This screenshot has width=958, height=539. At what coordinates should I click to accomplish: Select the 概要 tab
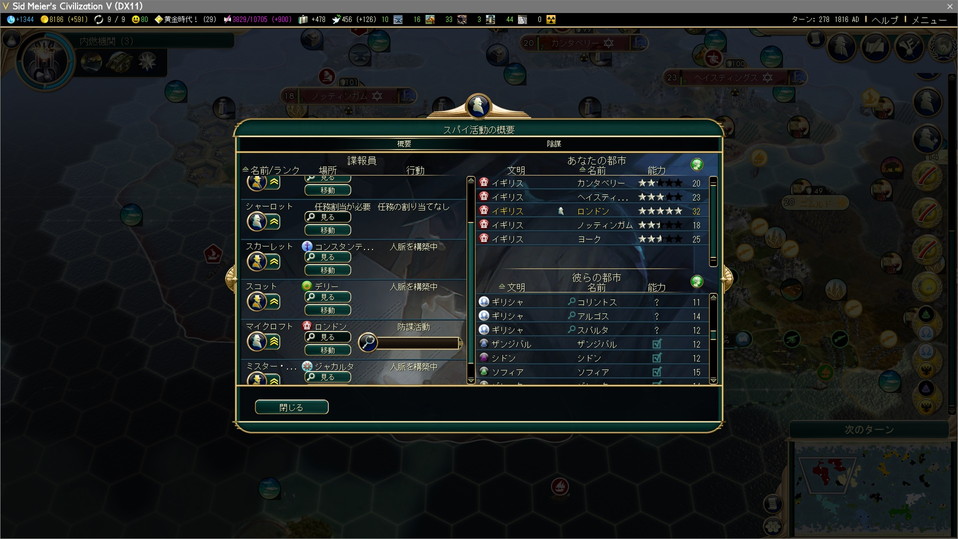coord(404,144)
